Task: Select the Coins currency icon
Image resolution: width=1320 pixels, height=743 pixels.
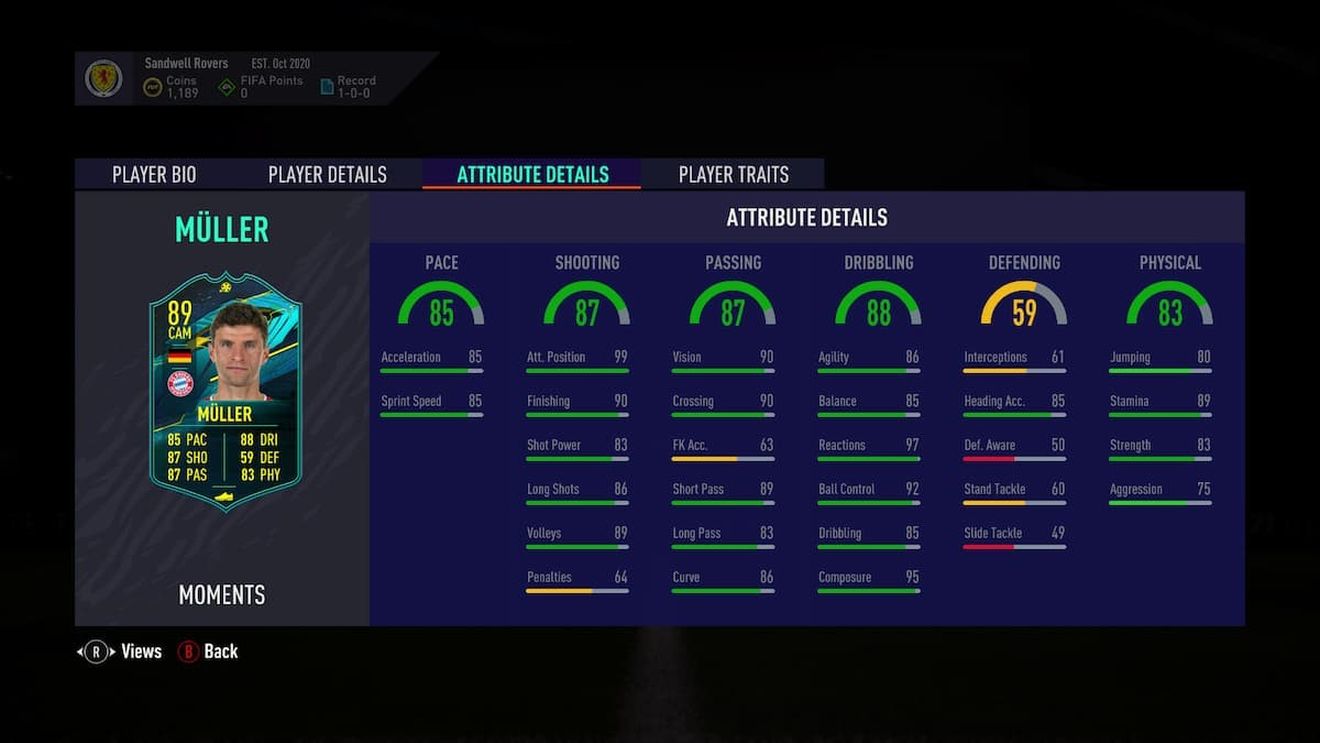Action: pos(151,85)
